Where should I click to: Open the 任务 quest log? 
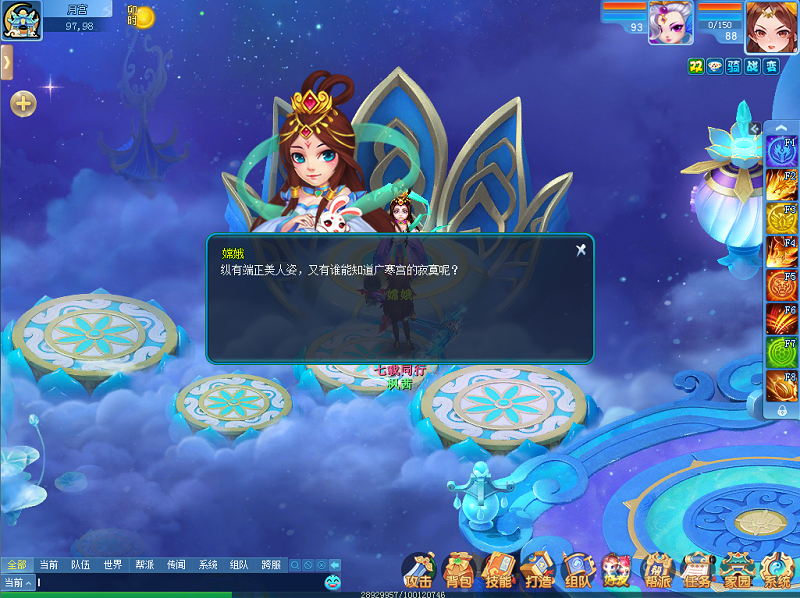(x=696, y=571)
